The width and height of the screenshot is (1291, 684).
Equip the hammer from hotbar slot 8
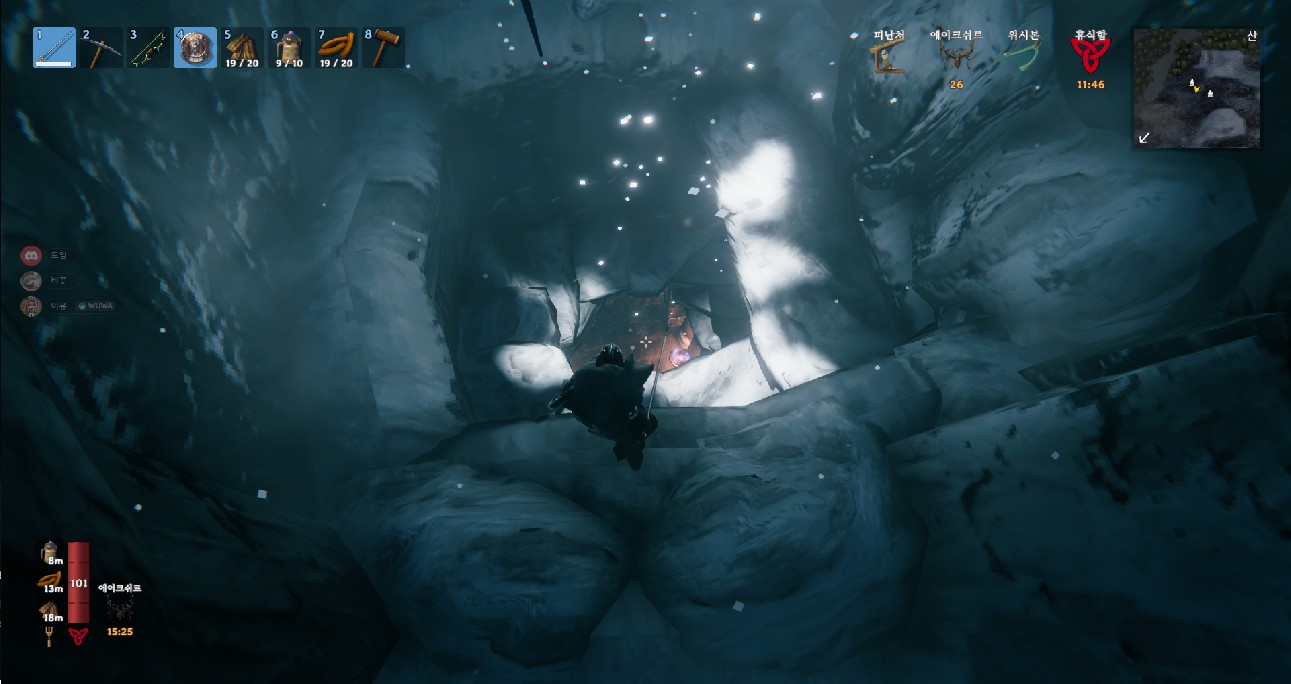pyautogui.click(x=383, y=47)
